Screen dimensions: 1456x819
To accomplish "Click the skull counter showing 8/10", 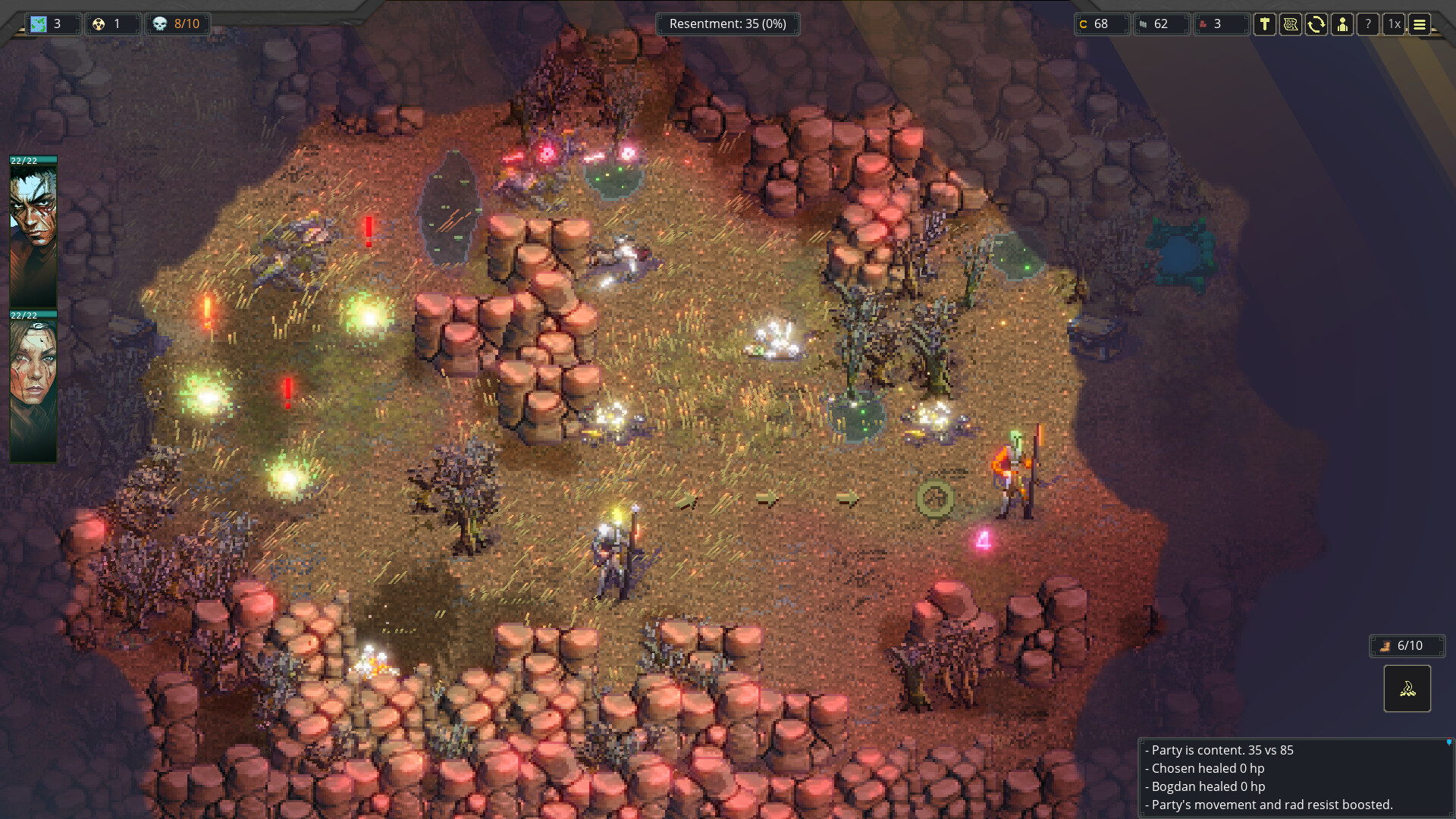I will pyautogui.click(x=177, y=24).
